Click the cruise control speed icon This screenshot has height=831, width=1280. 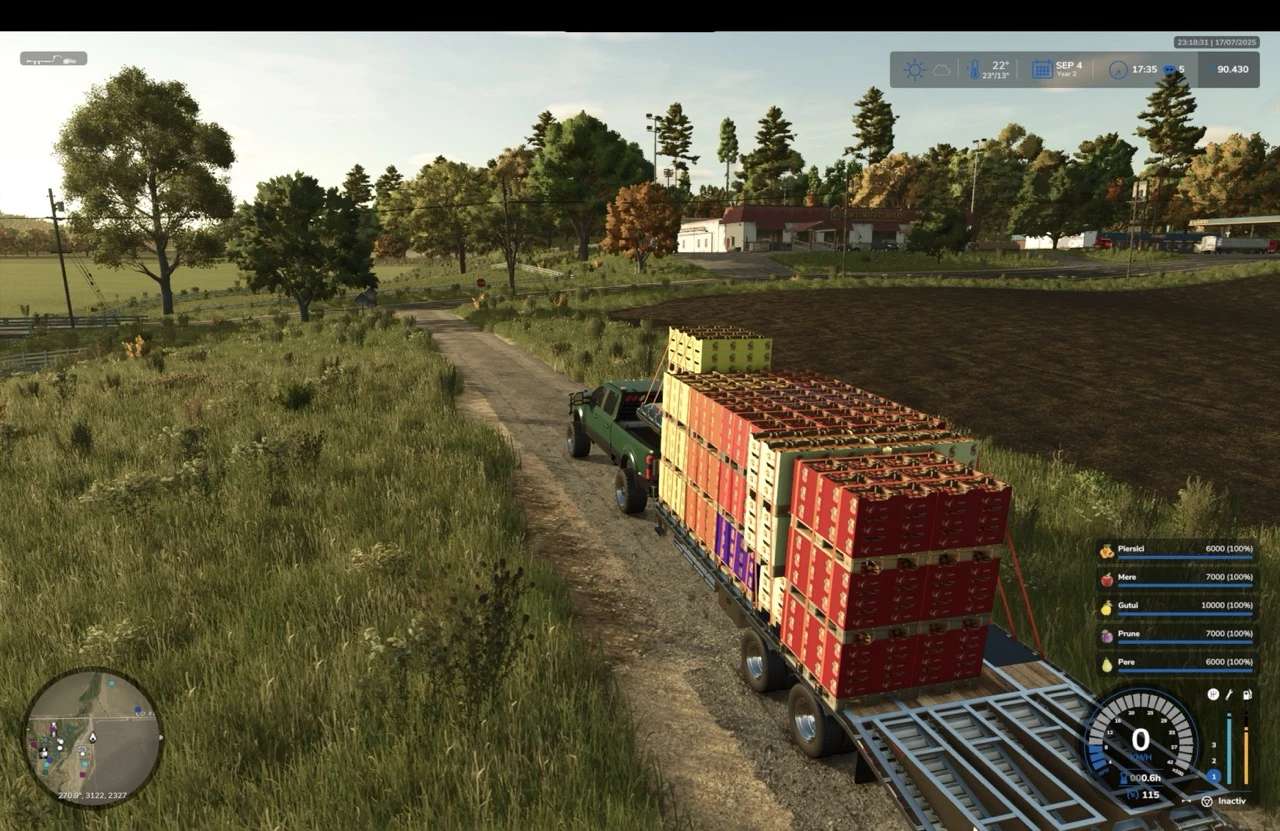click(x=1133, y=795)
